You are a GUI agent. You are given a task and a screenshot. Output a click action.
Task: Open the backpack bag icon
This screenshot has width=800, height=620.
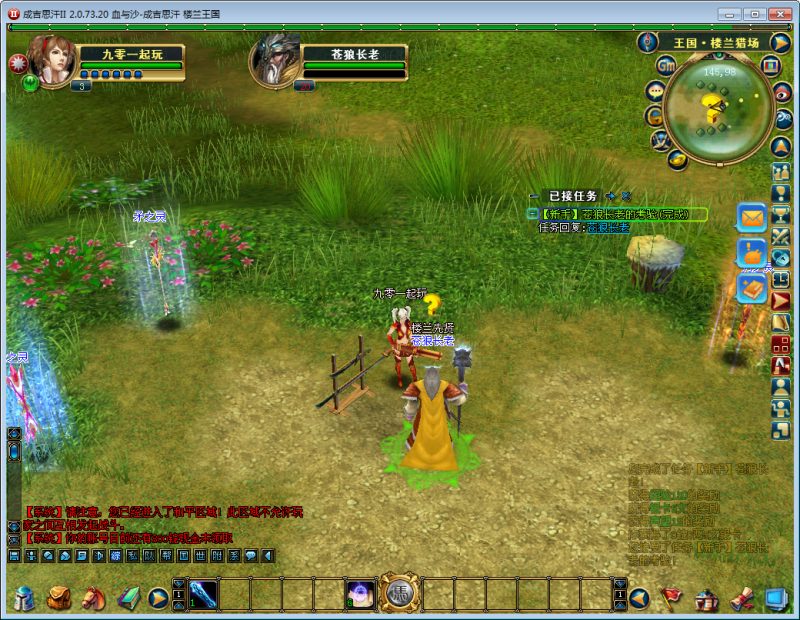click(59, 598)
